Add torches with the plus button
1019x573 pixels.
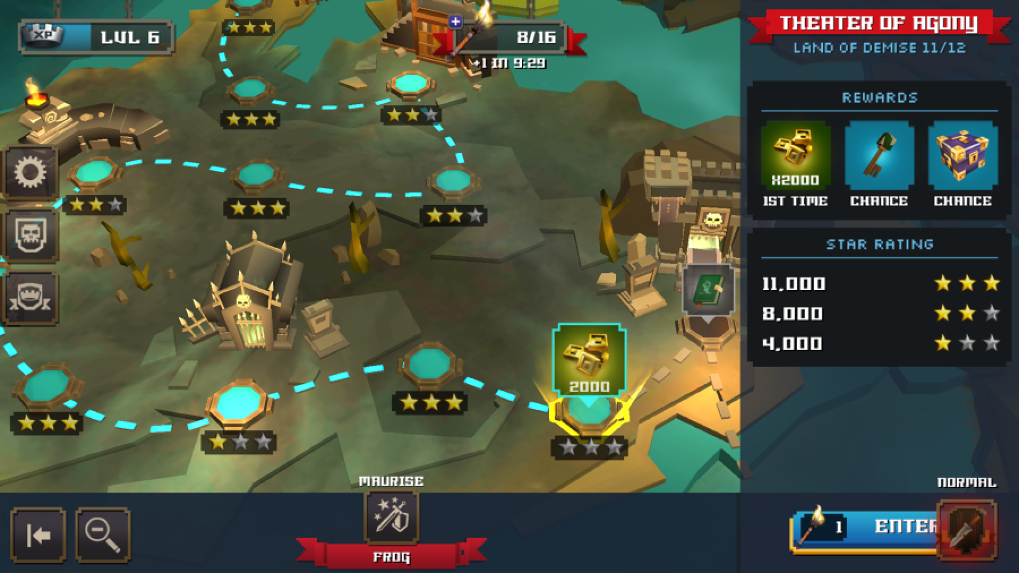tap(456, 21)
